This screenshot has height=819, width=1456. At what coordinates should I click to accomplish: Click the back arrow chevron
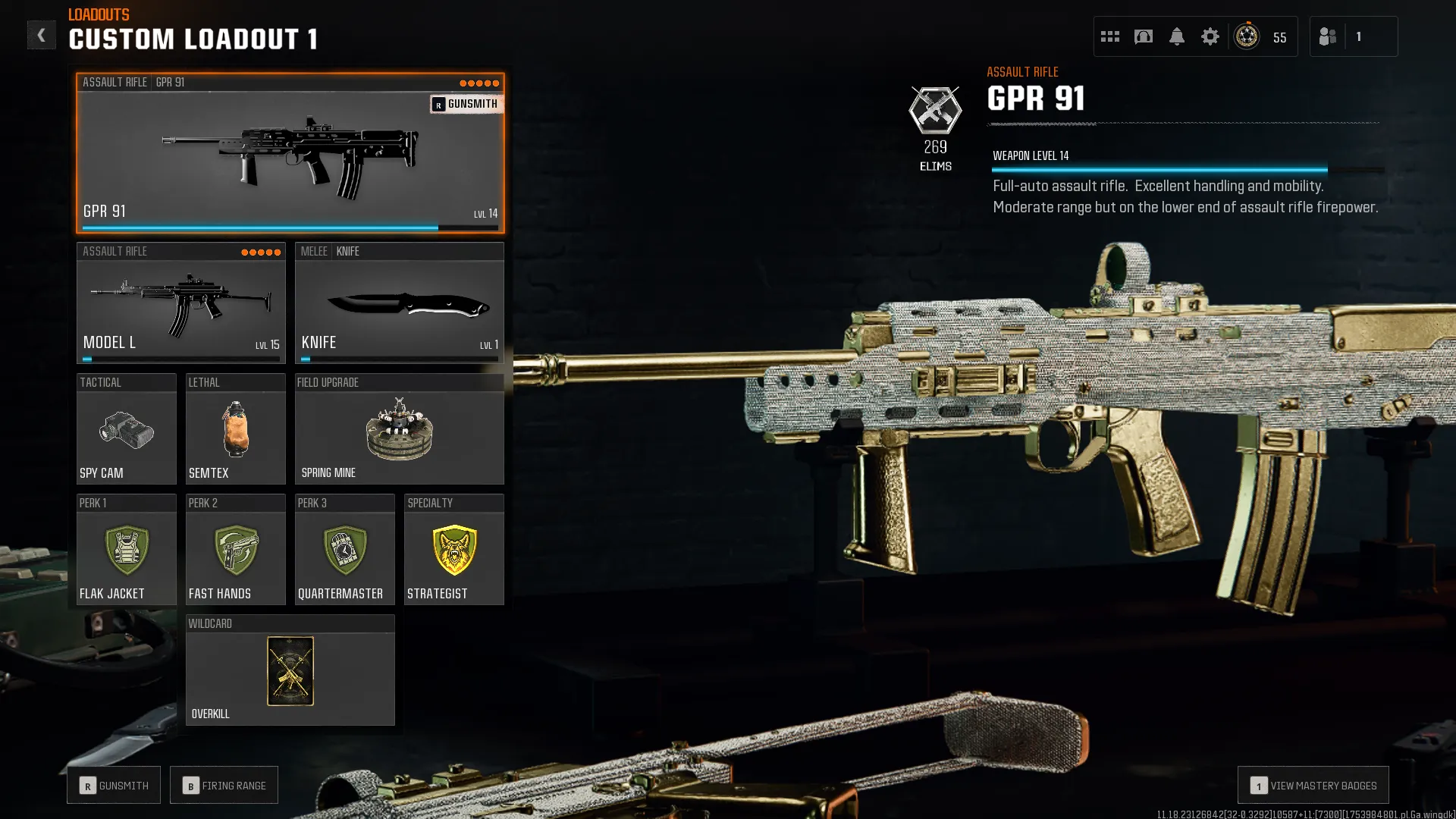point(42,34)
